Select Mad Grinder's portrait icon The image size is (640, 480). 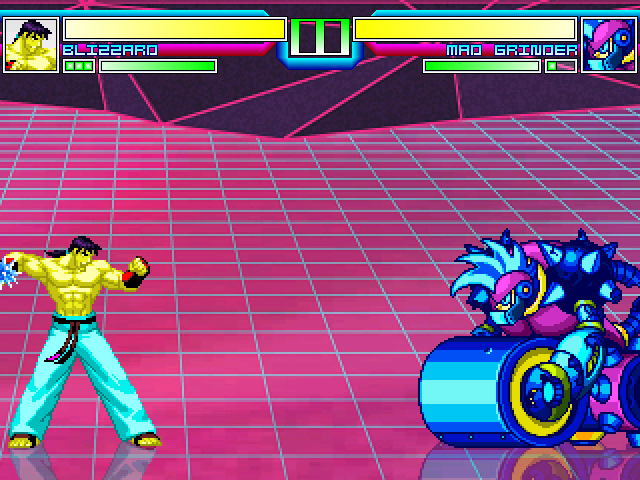(608, 45)
